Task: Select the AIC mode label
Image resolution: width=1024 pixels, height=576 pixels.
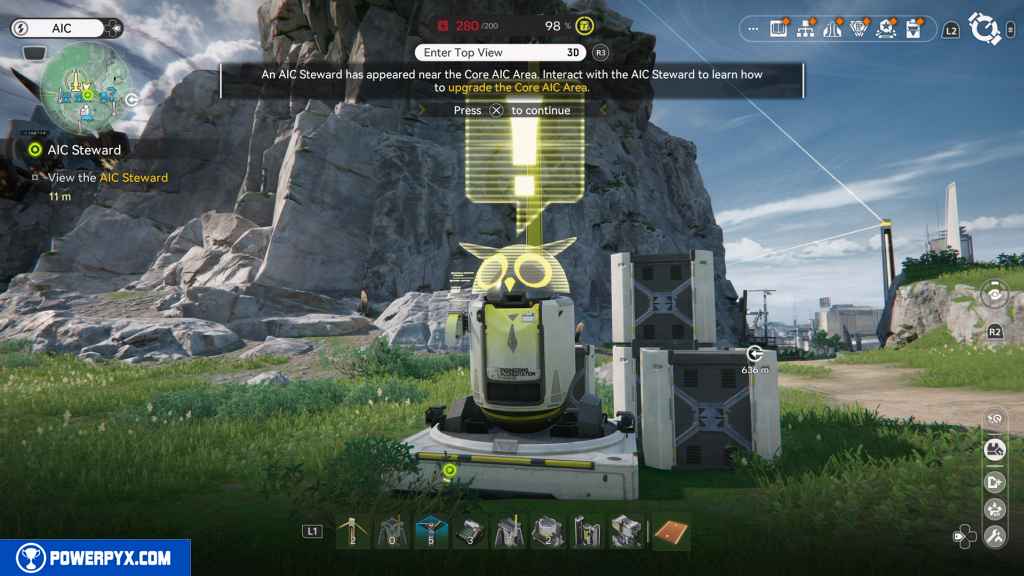Action: [x=62, y=29]
